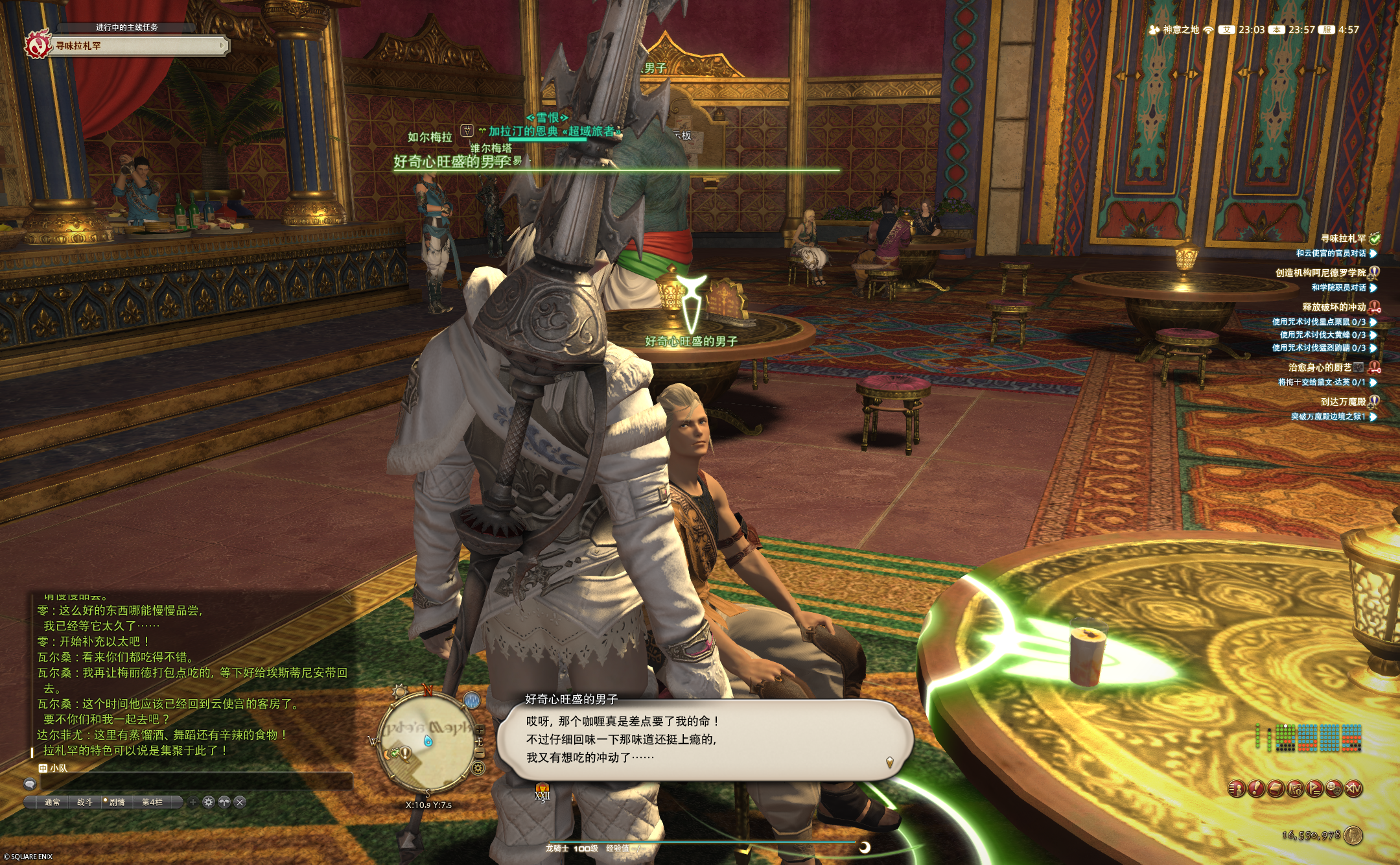Open the 第4栏 chat tab
1400x865 pixels.
[152, 802]
